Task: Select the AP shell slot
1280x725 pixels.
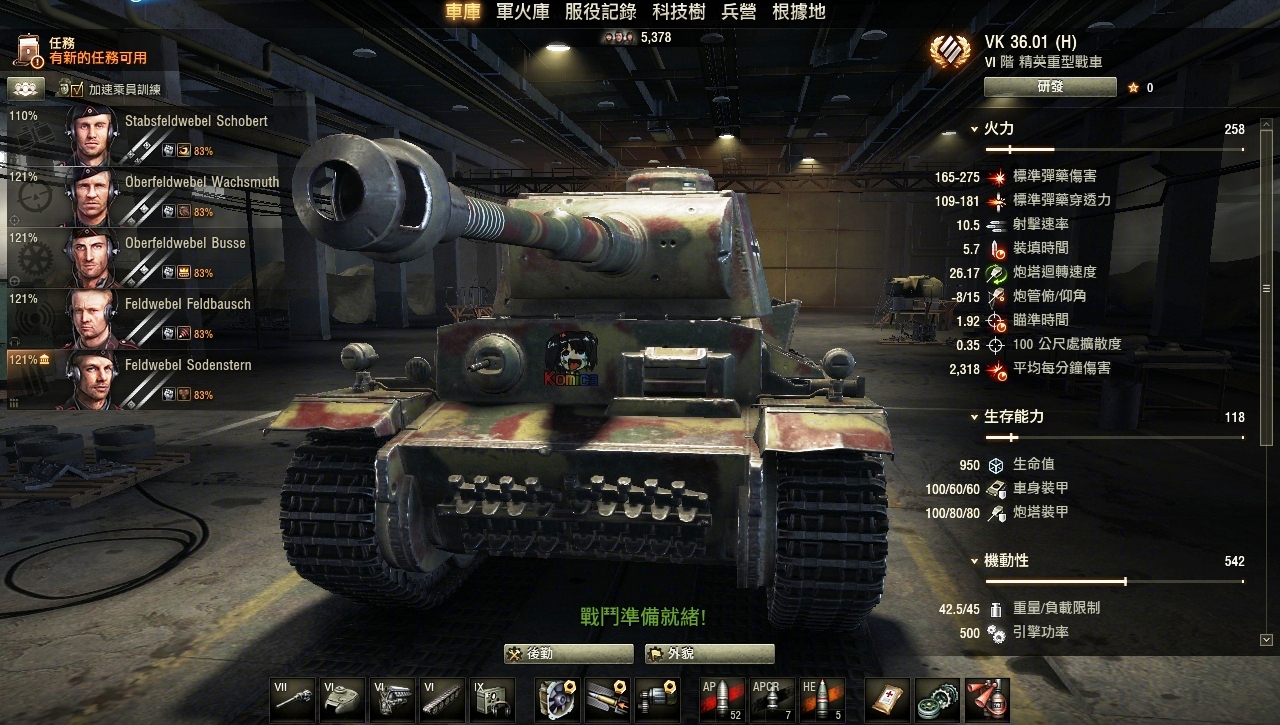Action: (x=721, y=699)
